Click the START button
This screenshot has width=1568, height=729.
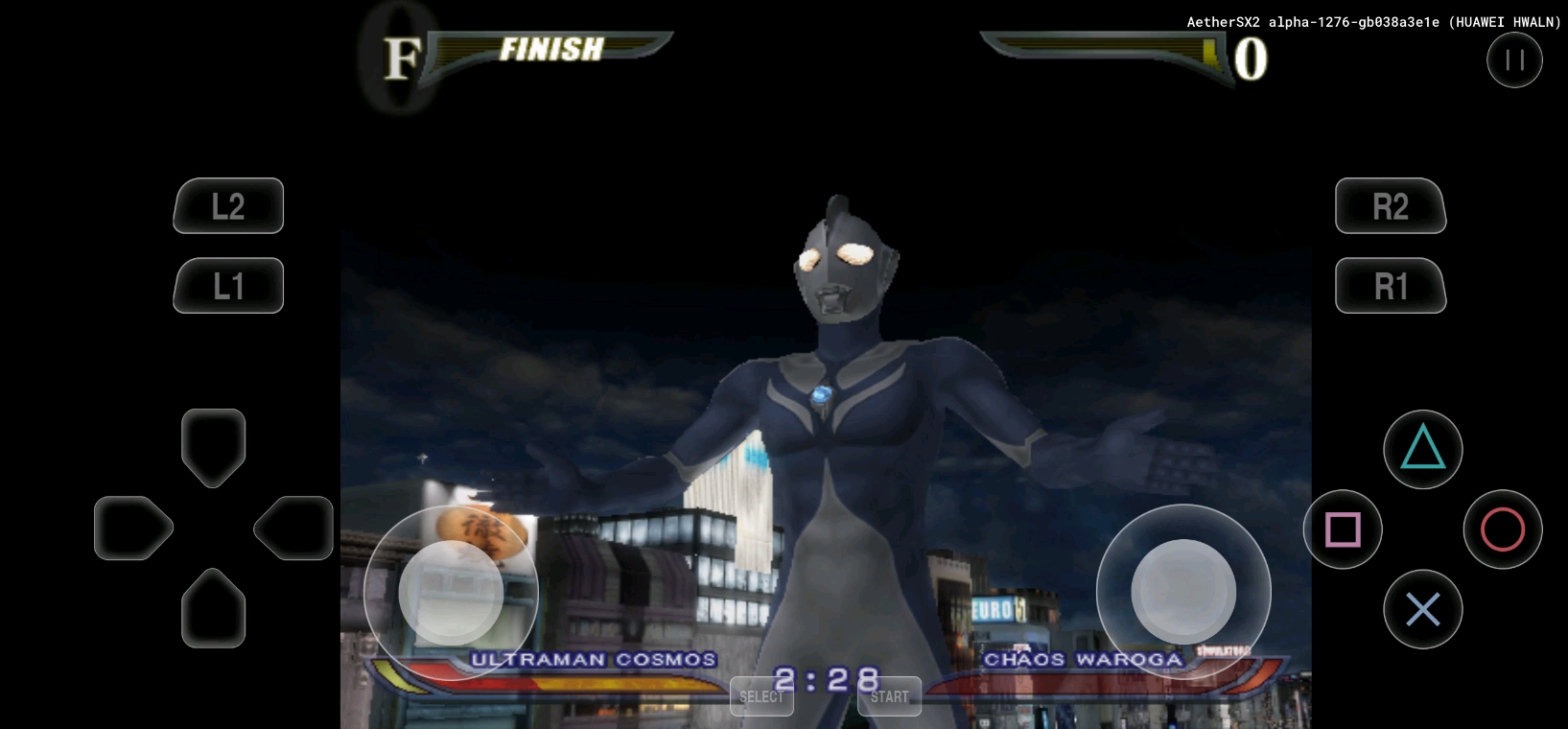[x=889, y=696]
